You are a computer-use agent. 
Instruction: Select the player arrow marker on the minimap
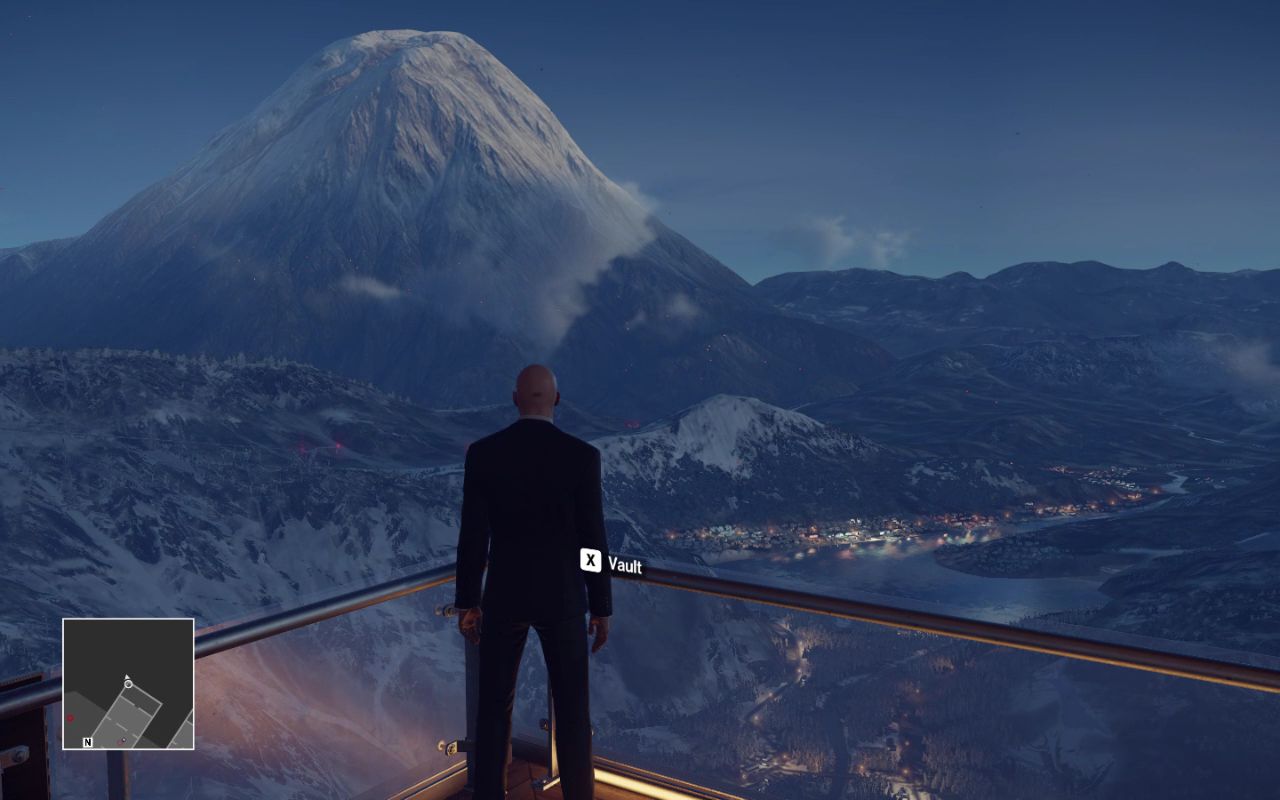point(127,676)
